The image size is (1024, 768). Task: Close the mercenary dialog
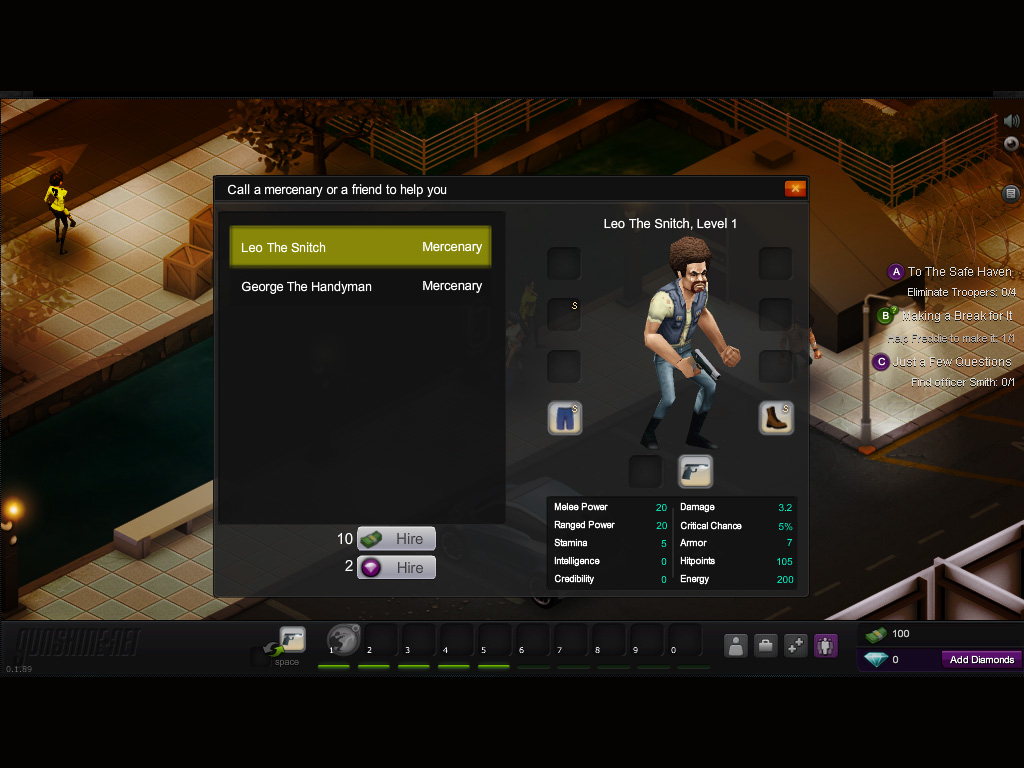795,189
